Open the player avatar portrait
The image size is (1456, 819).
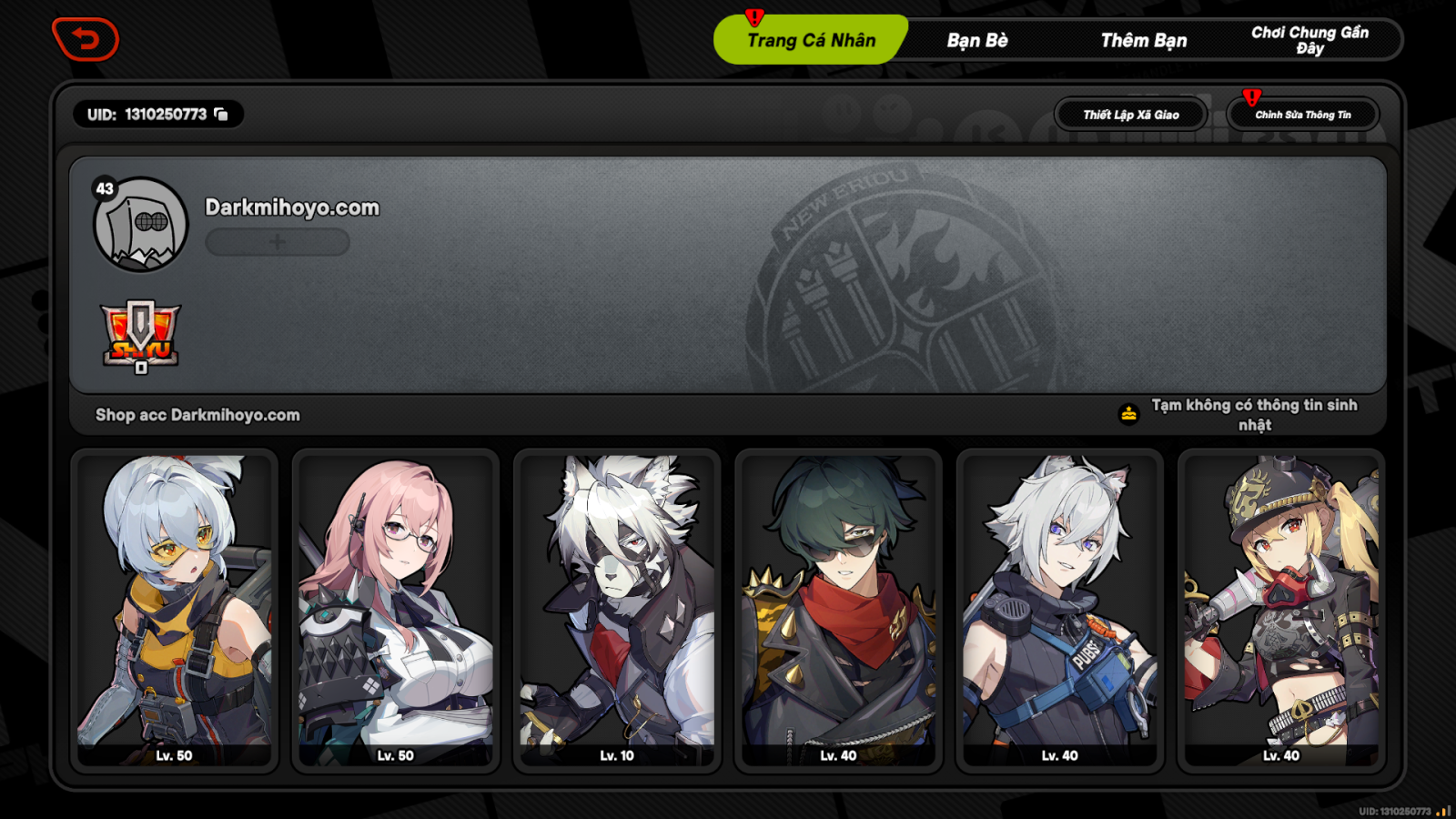point(141,225)
